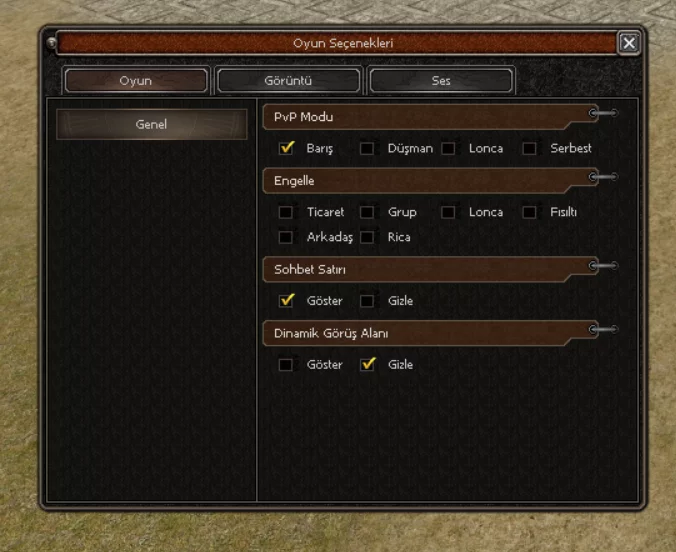Open the Görüntü tab

288,81
